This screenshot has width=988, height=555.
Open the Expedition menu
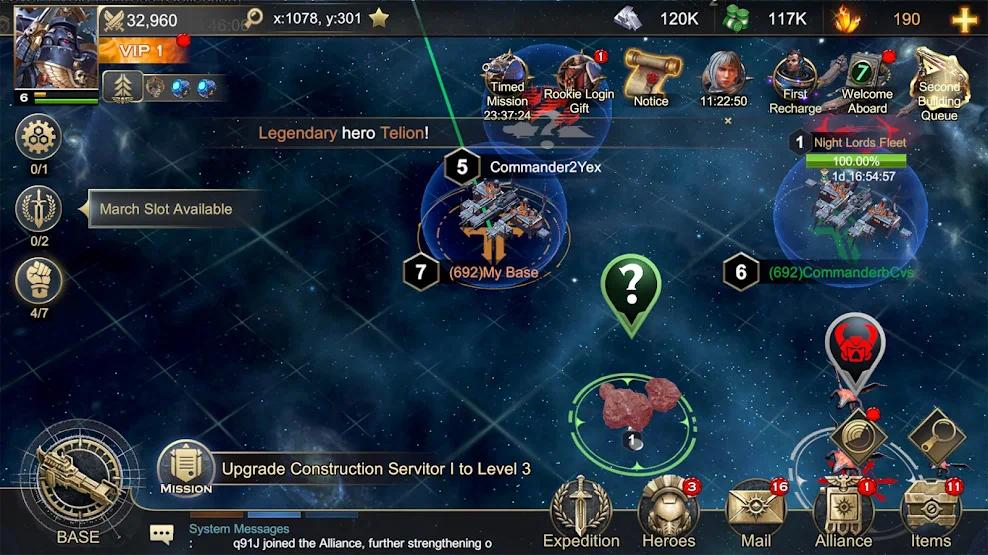581,512
